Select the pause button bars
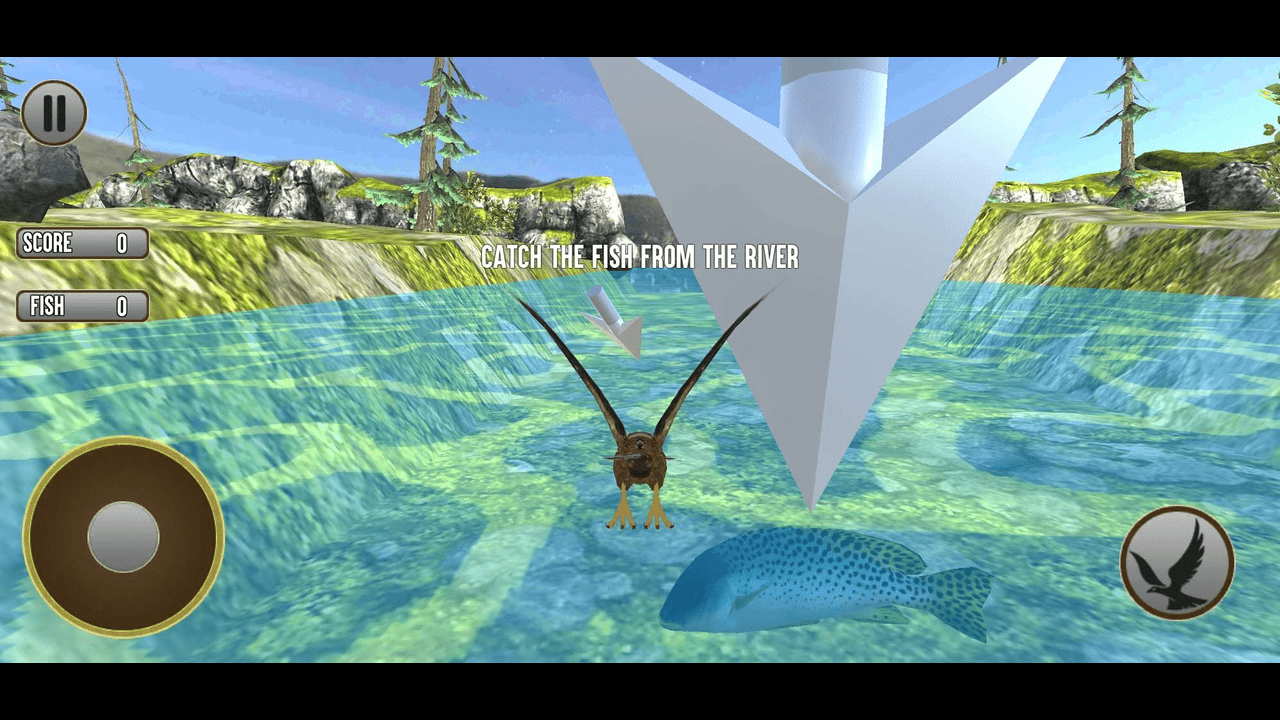 (x=55, y=113)
